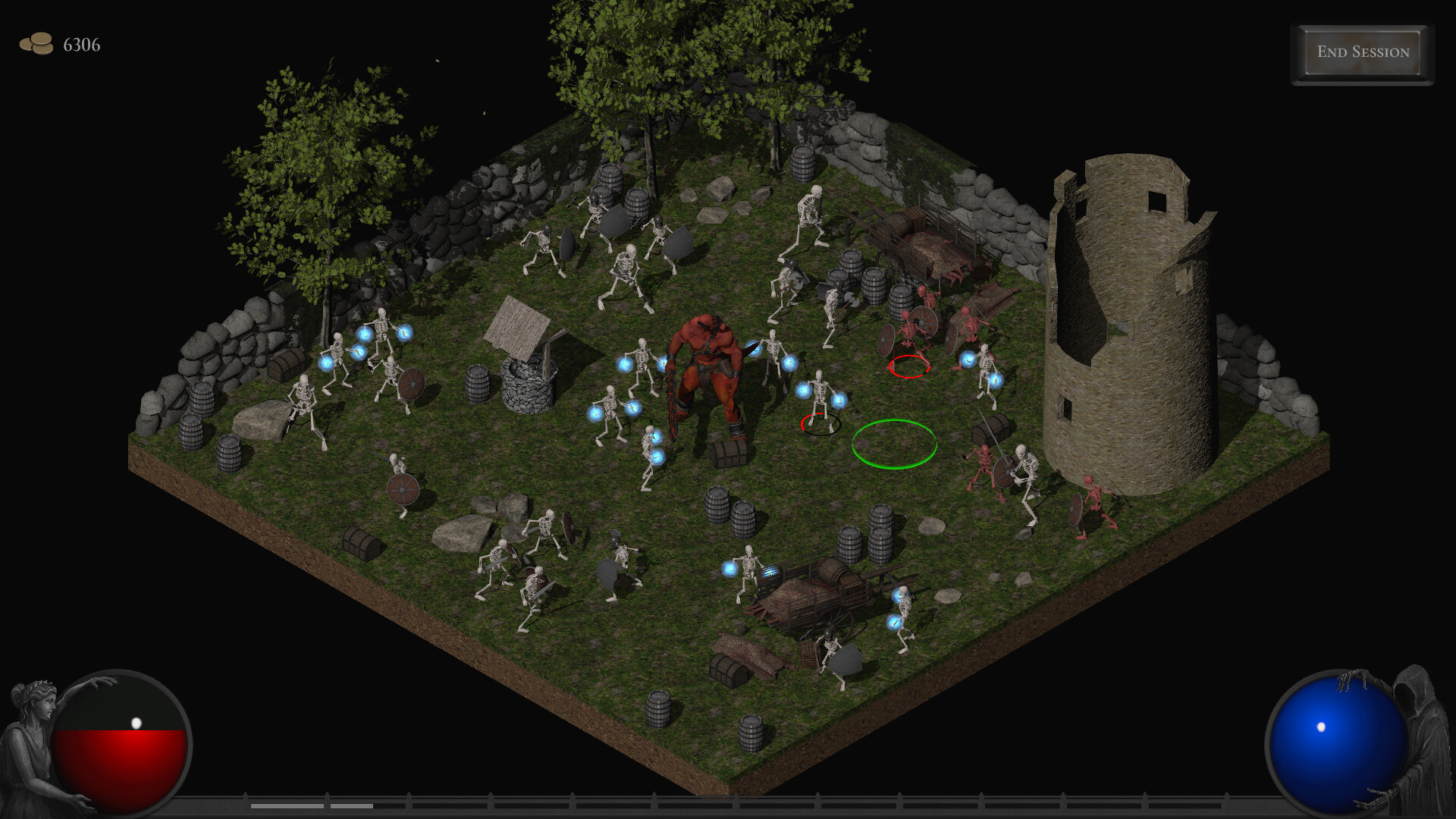Viewport: 1456px width, 819px height.
Task: Click the white glint on the mana orb
Action: pos(1323,726)
